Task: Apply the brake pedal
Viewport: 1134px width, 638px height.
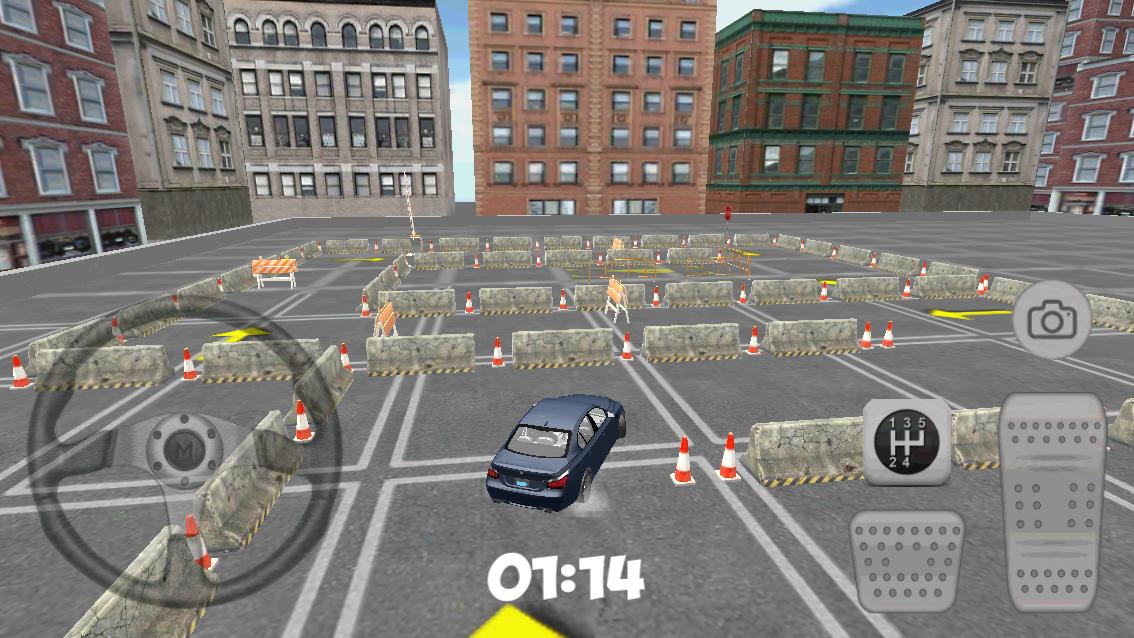Action: [x=906, y=560]
